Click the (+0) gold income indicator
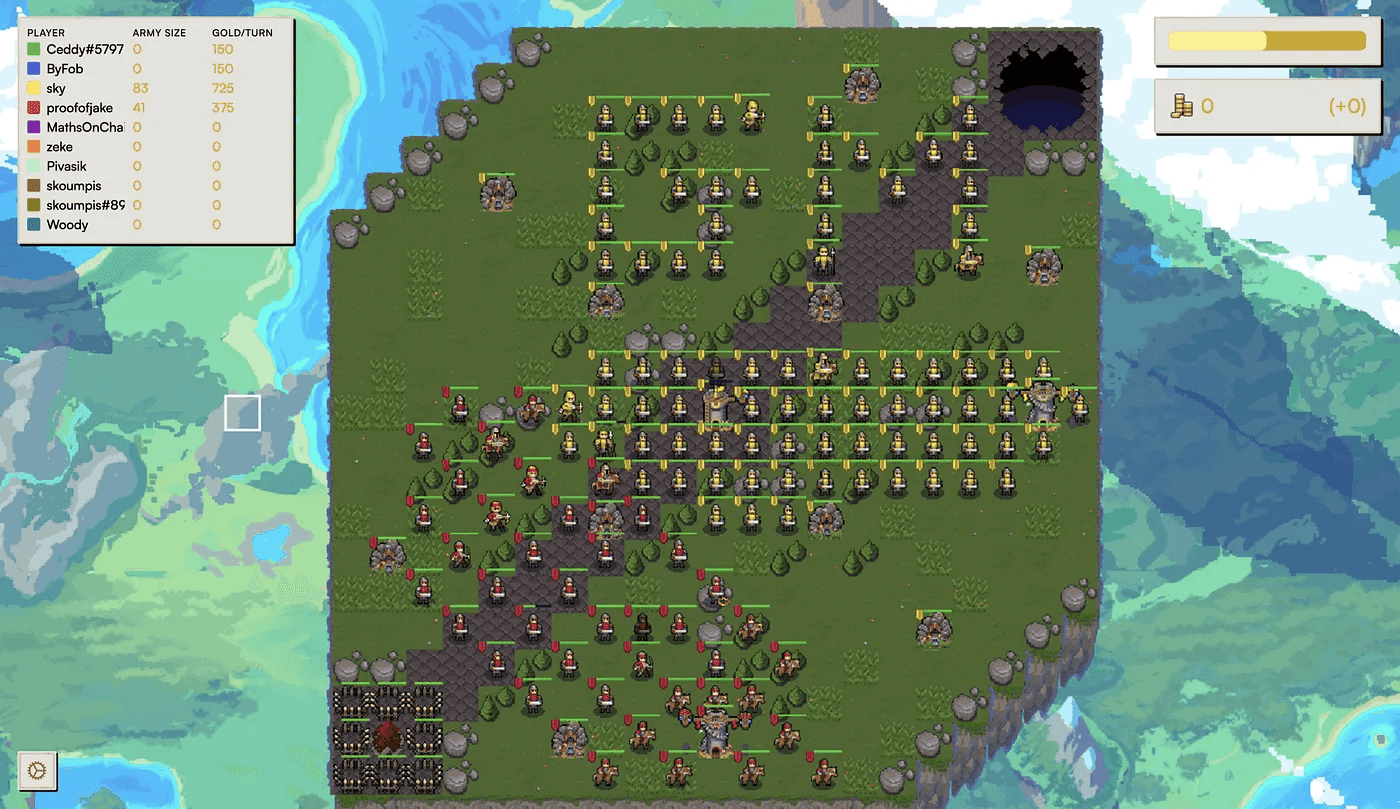The height and width of the screenshot is (809, 1400). pos(1347,106)
